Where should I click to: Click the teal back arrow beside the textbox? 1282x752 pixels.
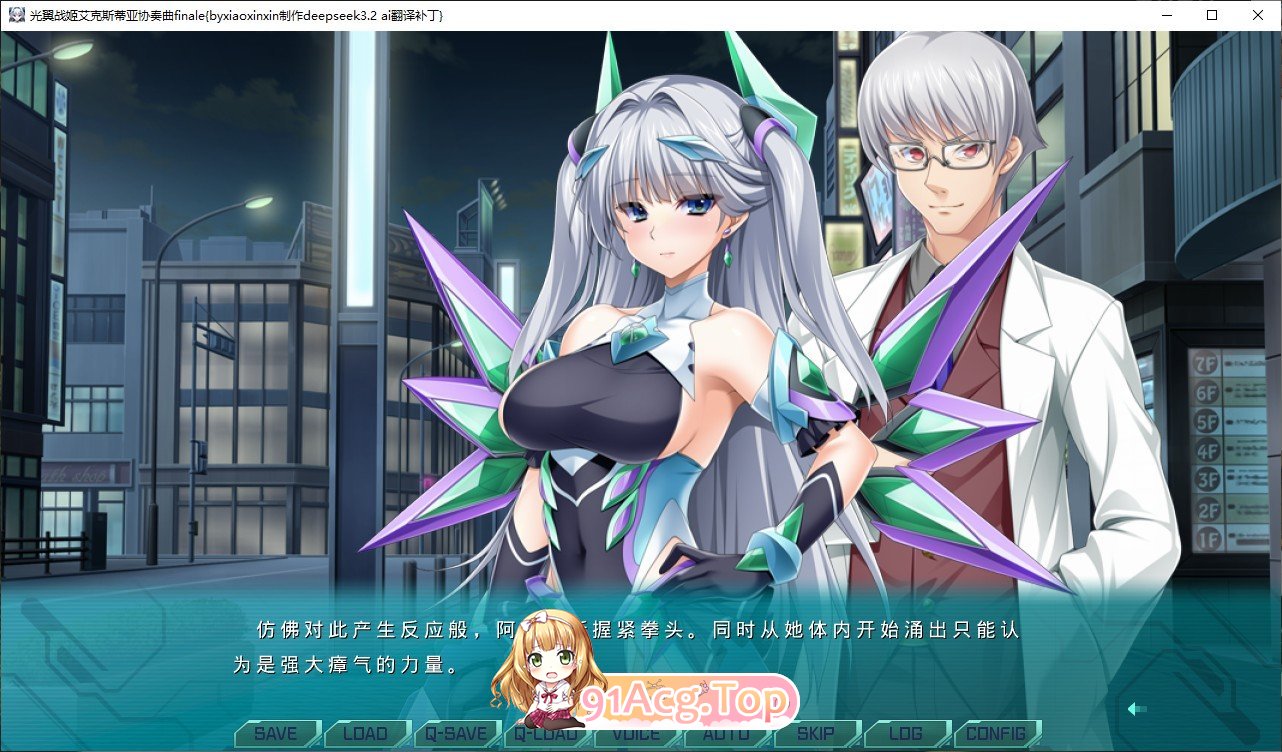point(1138,707)
